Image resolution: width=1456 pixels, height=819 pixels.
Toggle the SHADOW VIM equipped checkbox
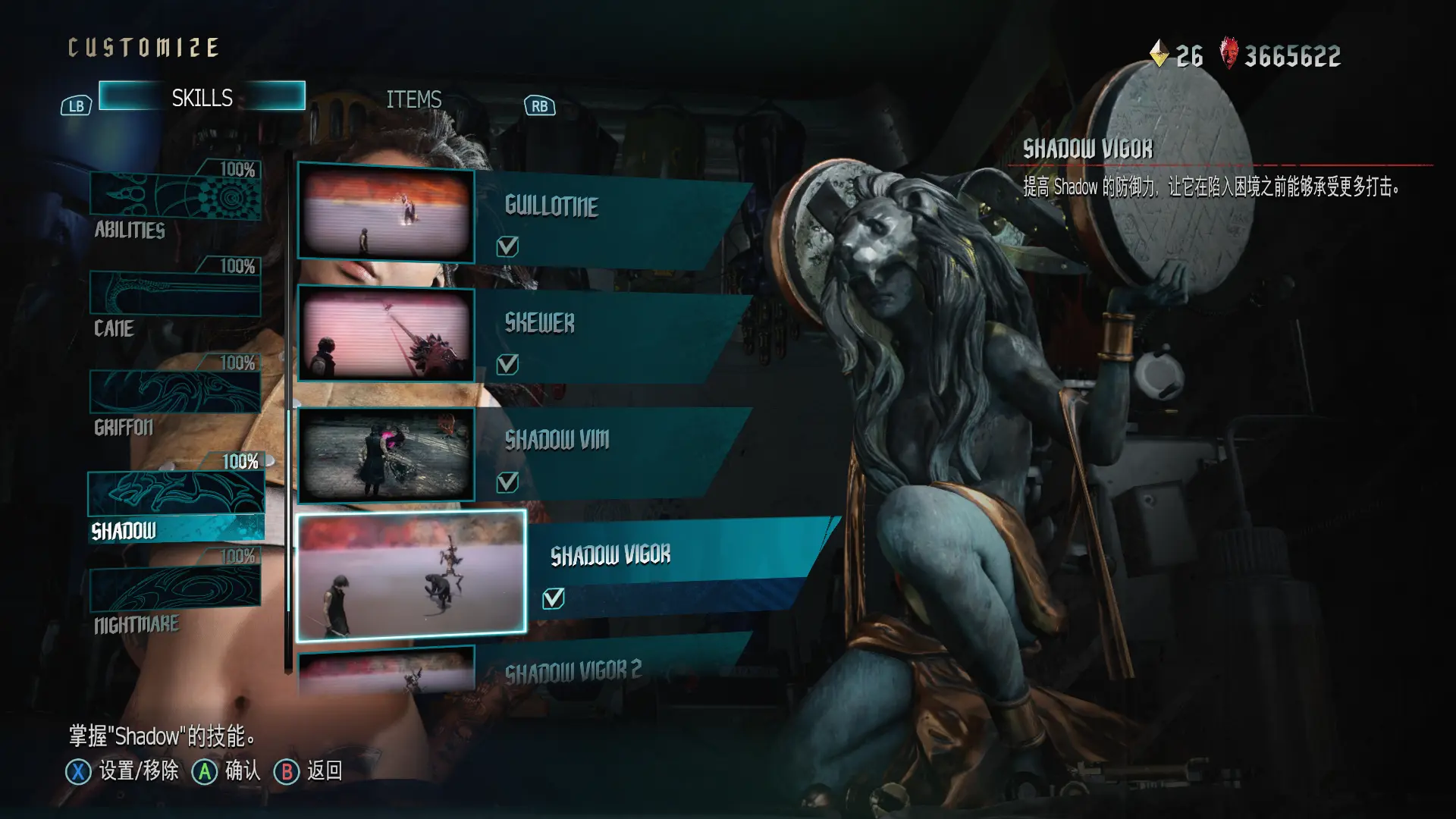pyautogui.click(x=507, y=482)
